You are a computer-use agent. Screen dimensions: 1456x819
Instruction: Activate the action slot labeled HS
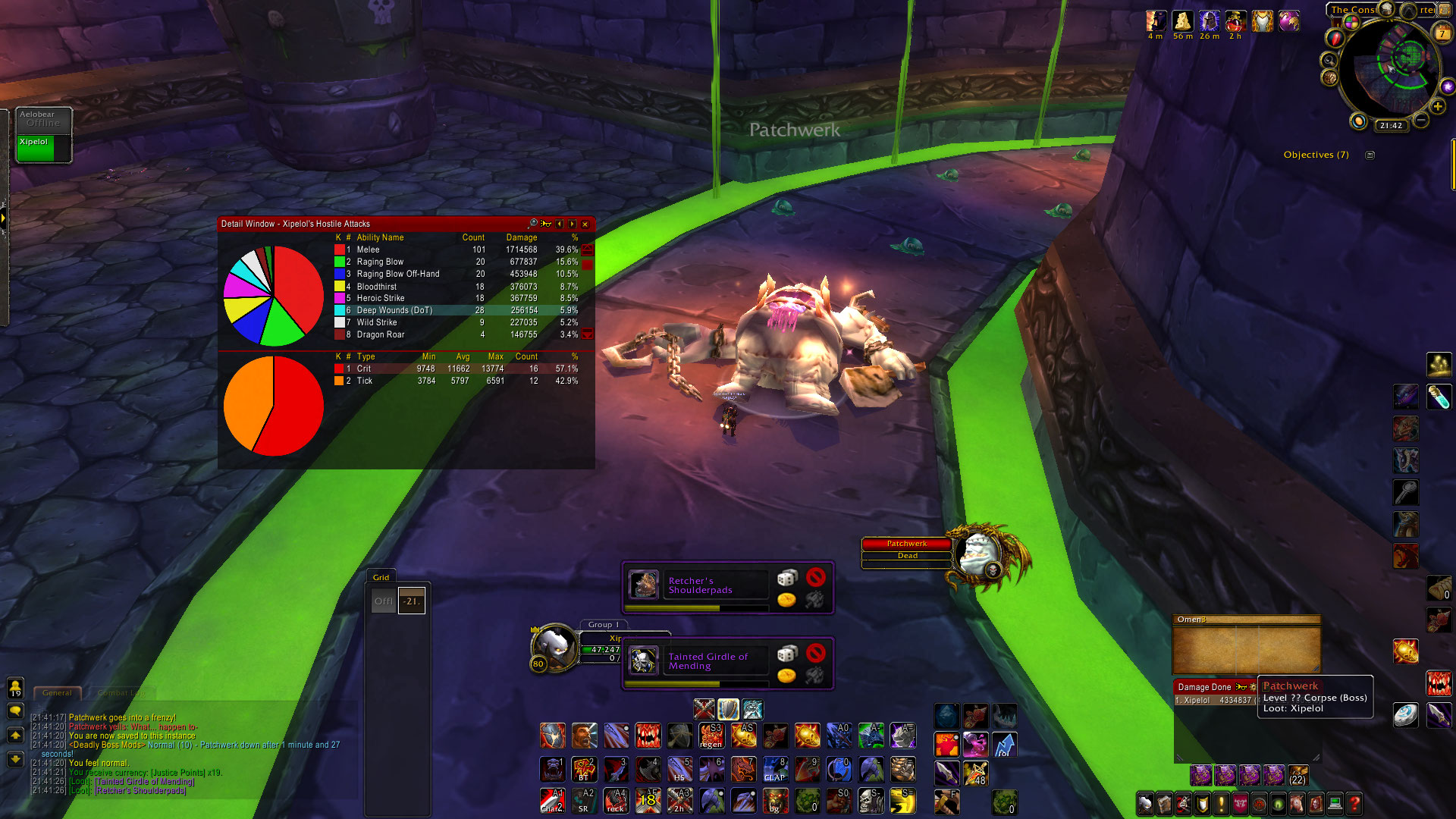[679, 770]
